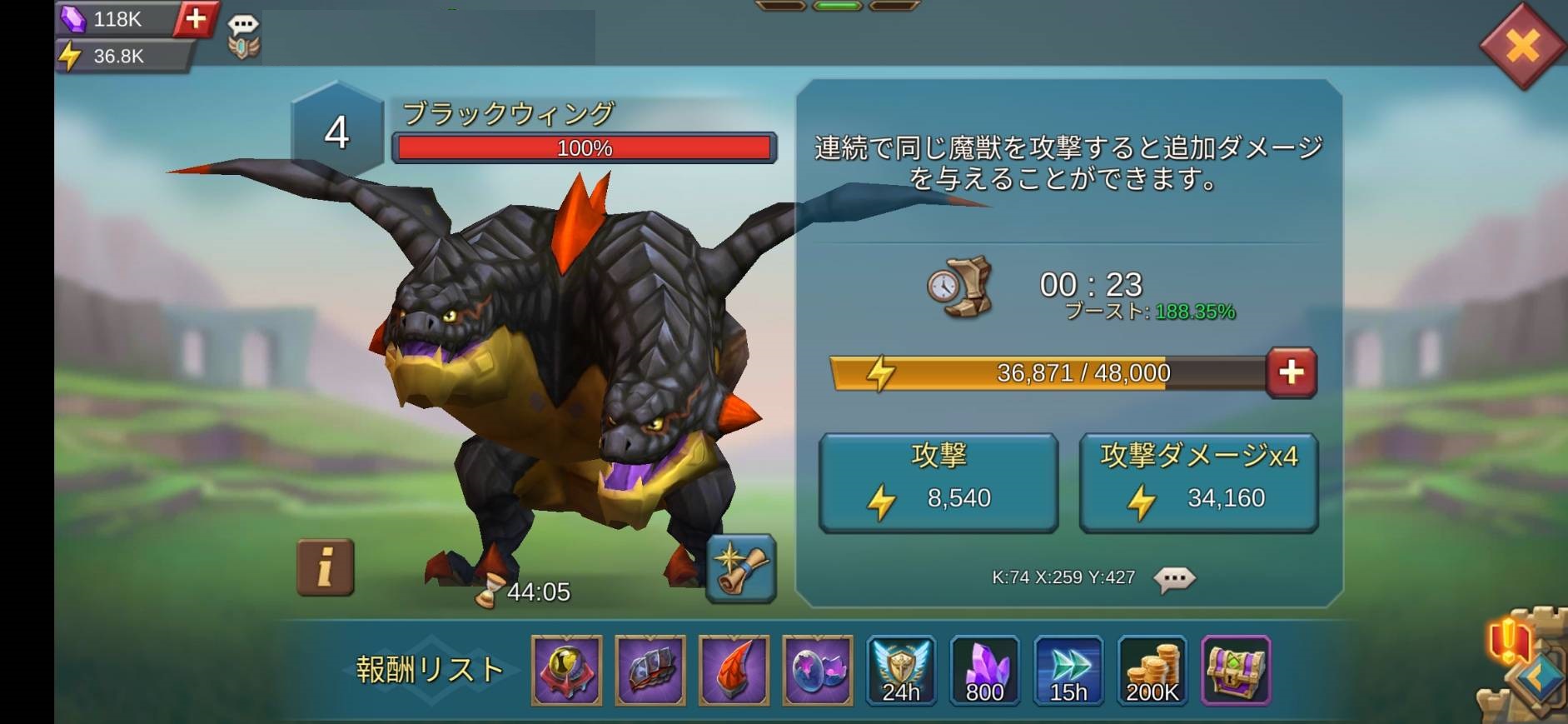1568x724 pixels.
Task: Select the 15h speed-up reward
Action: pyautogui.click(x=1068, y=671)
